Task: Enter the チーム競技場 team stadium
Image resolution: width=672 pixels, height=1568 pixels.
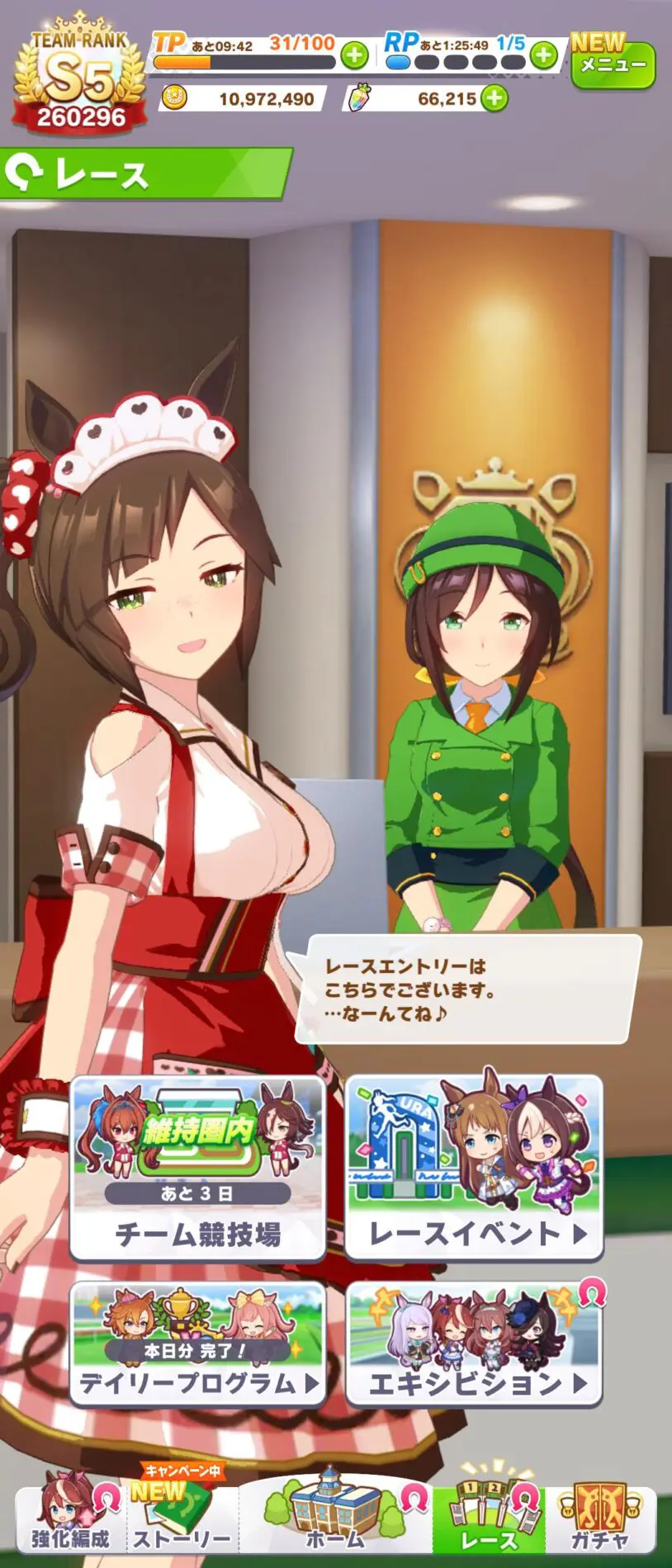Action: coord(197,1169)
